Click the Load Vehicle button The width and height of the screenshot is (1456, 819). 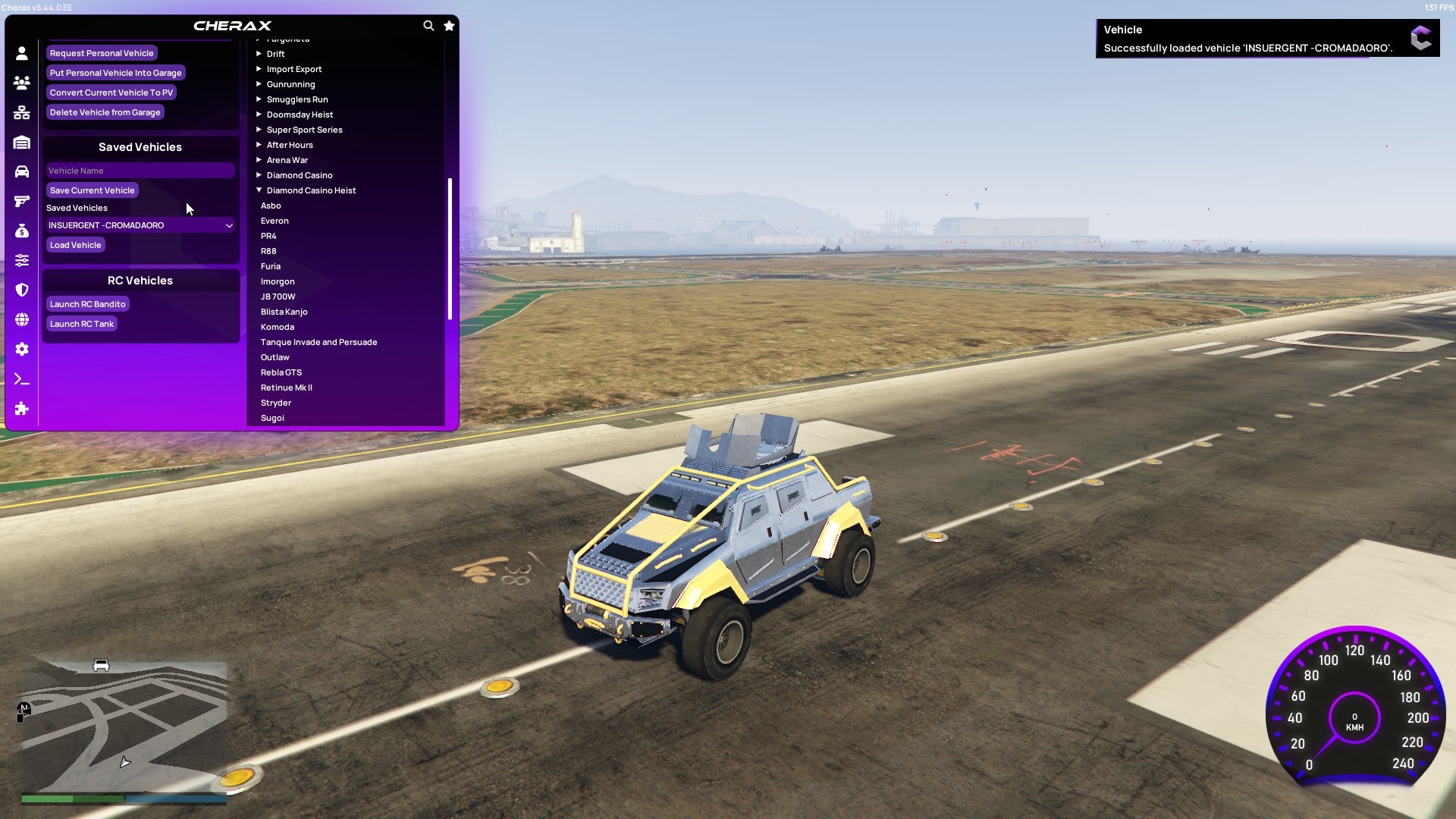click(x=75, y=244)
